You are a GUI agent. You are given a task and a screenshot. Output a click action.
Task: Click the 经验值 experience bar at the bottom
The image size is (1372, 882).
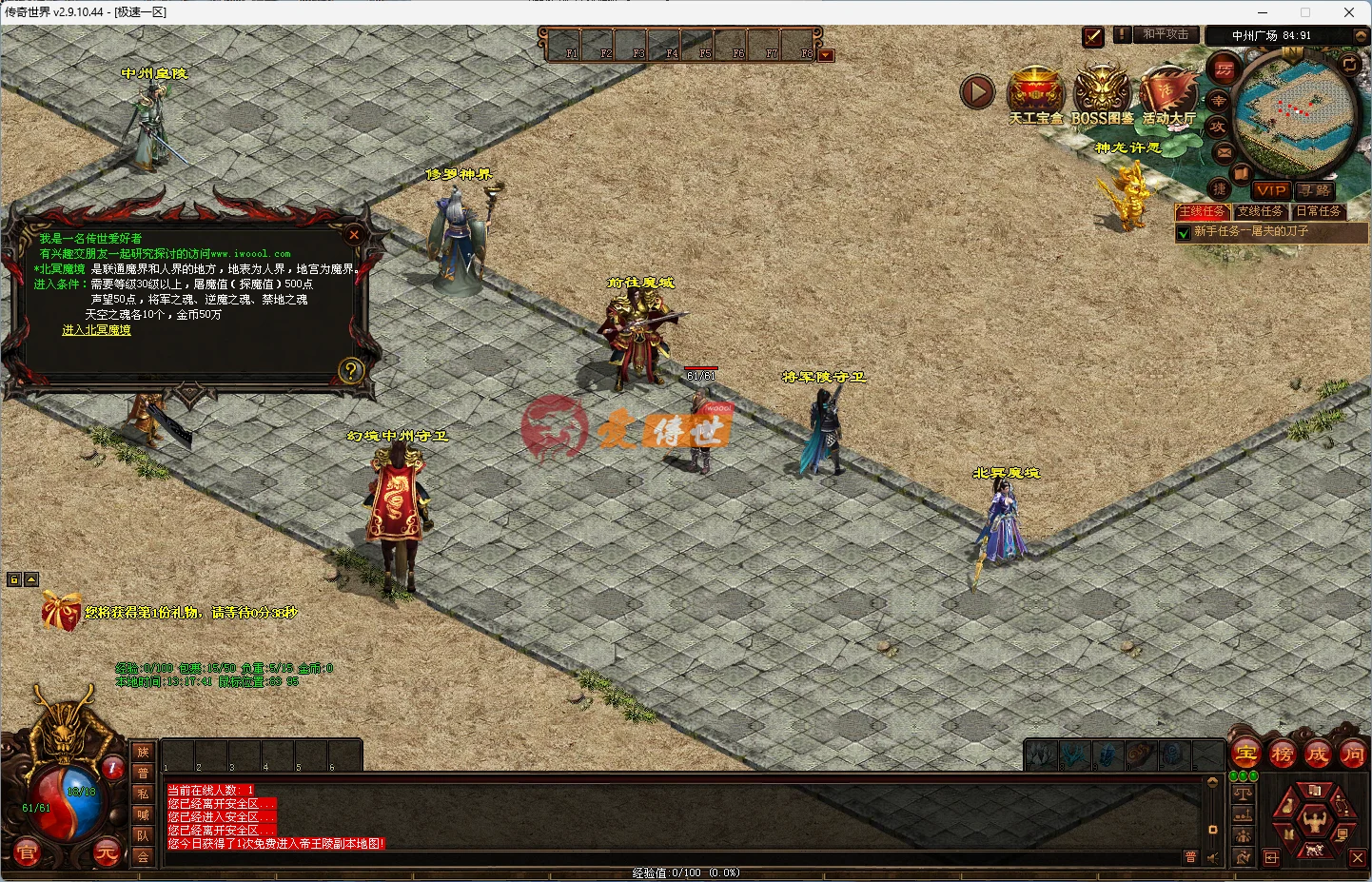[x=686, y=873]
